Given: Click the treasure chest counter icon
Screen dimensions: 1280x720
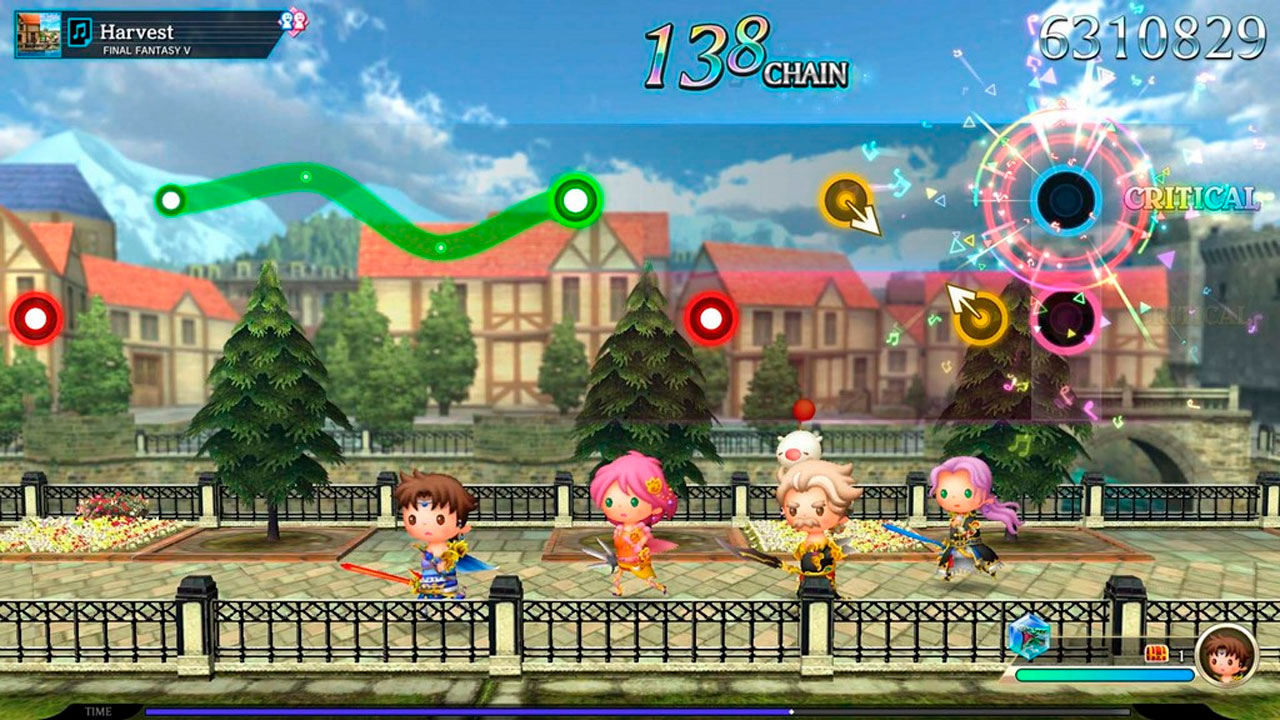Looking at the screenshot, I should (1157, 654).
